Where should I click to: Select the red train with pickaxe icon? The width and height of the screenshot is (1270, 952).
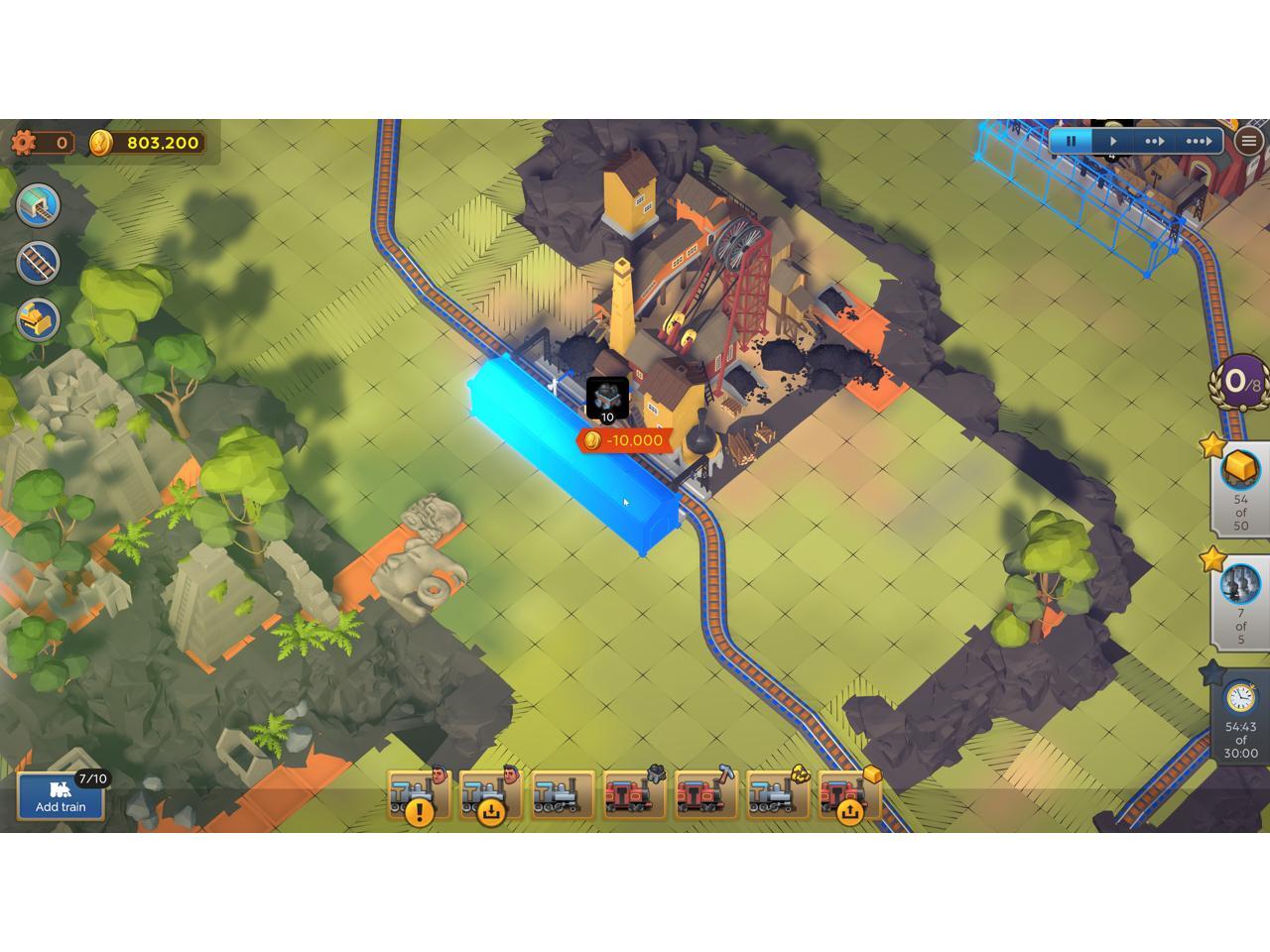coord(705,795)
